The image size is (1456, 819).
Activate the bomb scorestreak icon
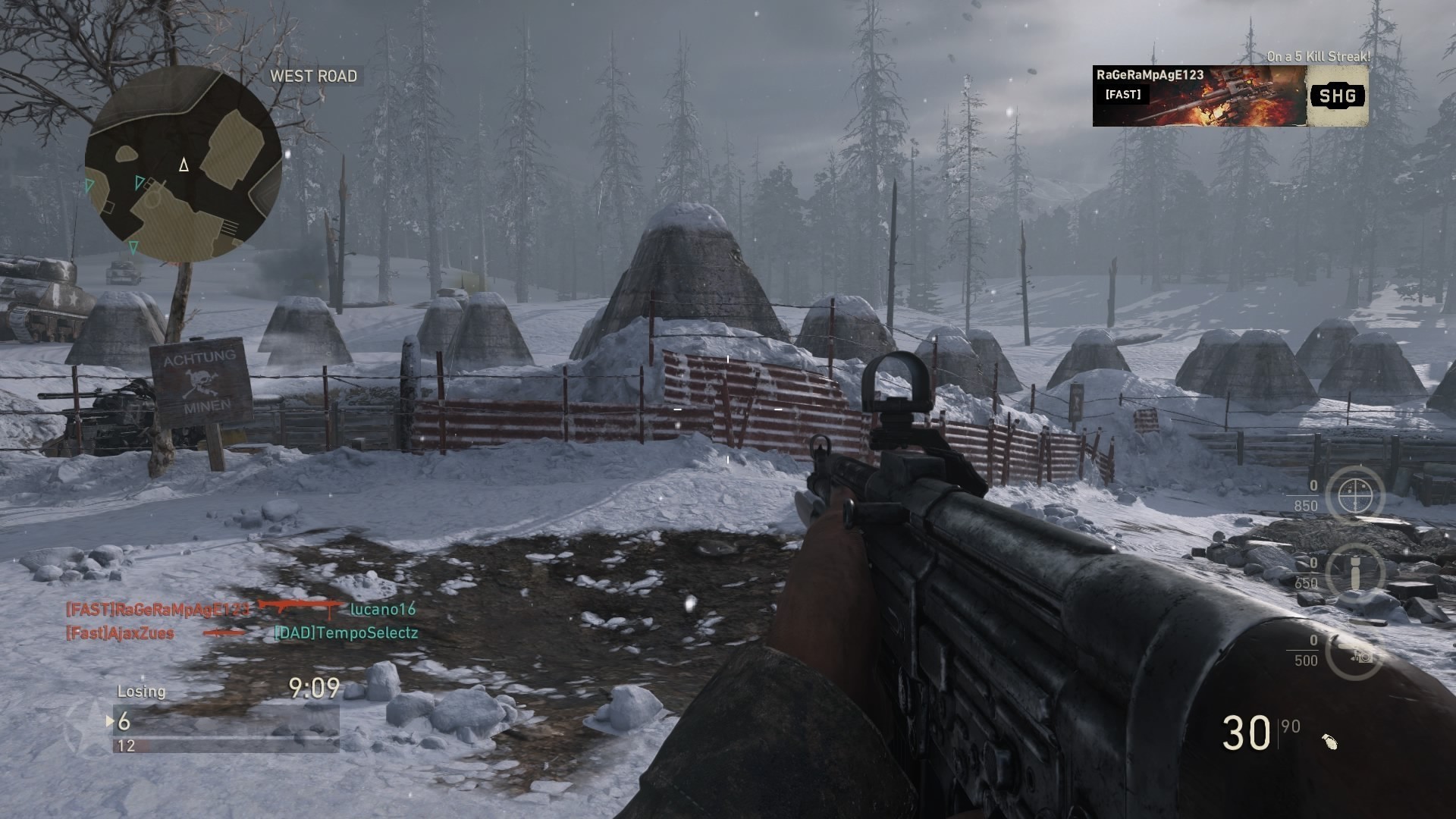1355,570
